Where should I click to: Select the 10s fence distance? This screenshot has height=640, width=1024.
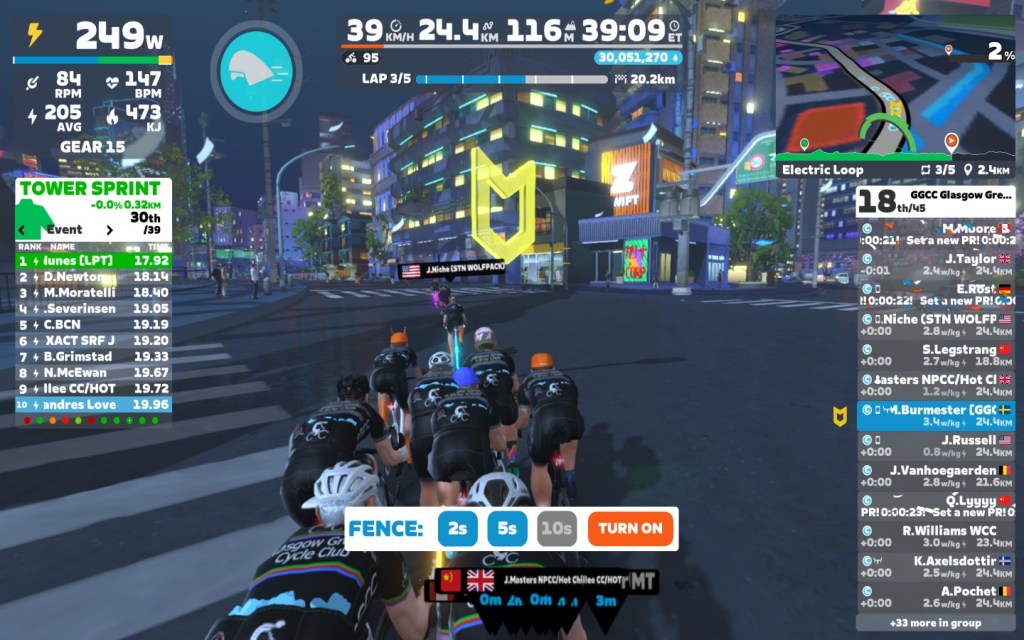pos(556,528)
